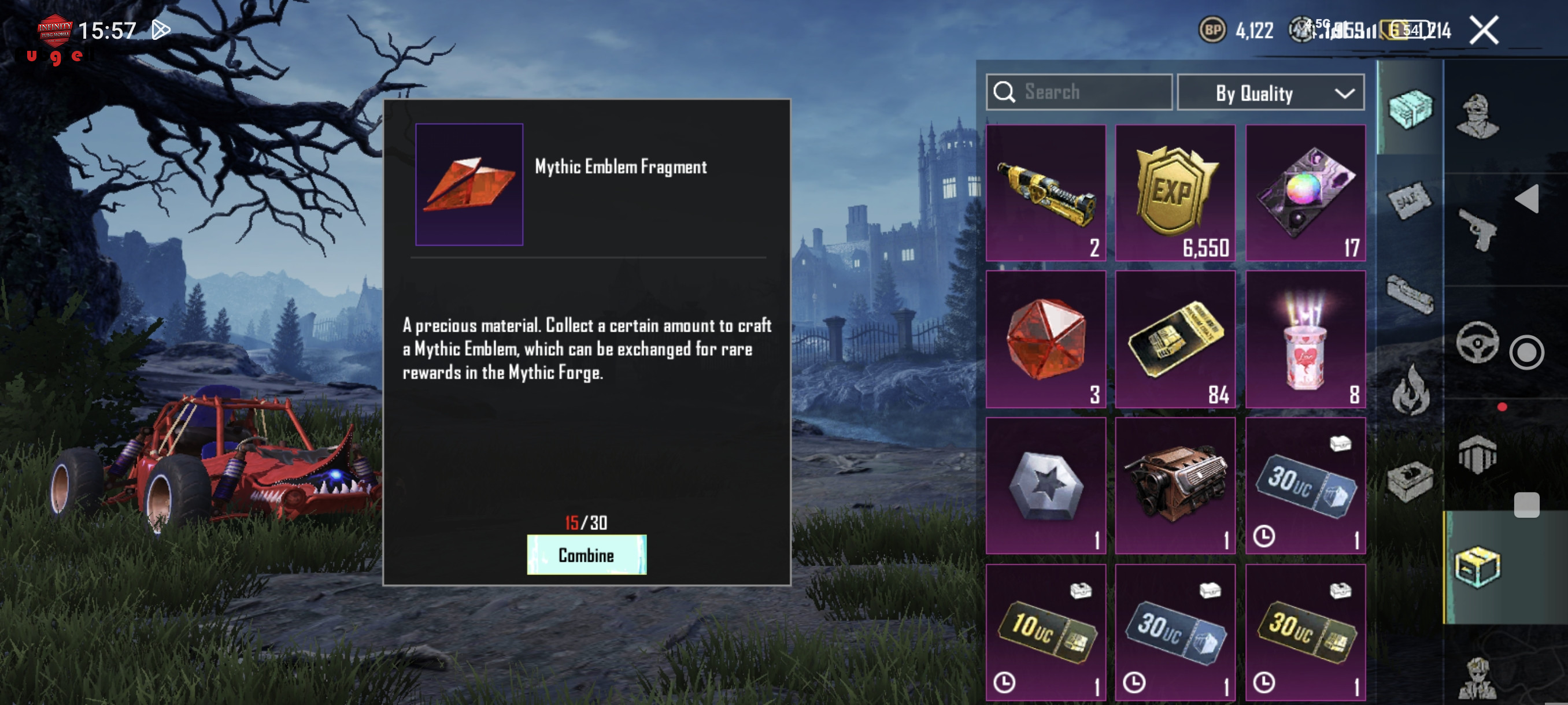Choose the silver star hexagon badge
The image size is (1568, 705).
(x=1045, y=485)
